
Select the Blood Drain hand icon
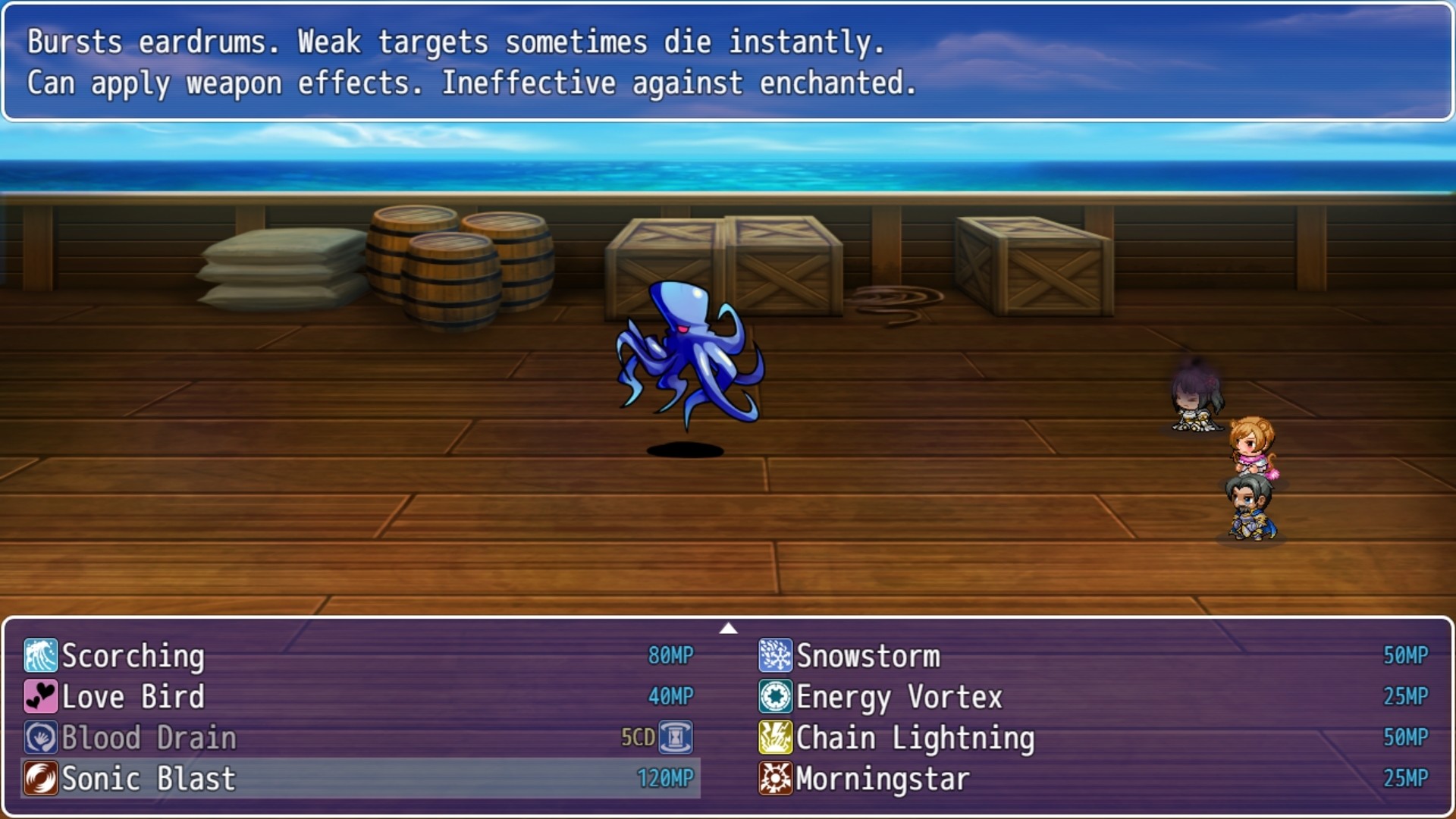click(42, 738)
